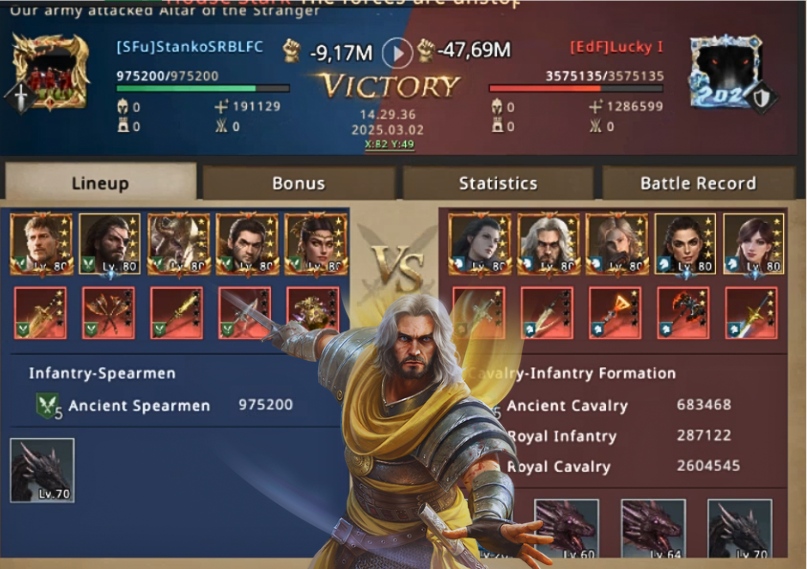The height and width of the screenshot is (569, 807).
Task: Inspect the Lv.60 dragon thumbnail
Action: [566, 528]
